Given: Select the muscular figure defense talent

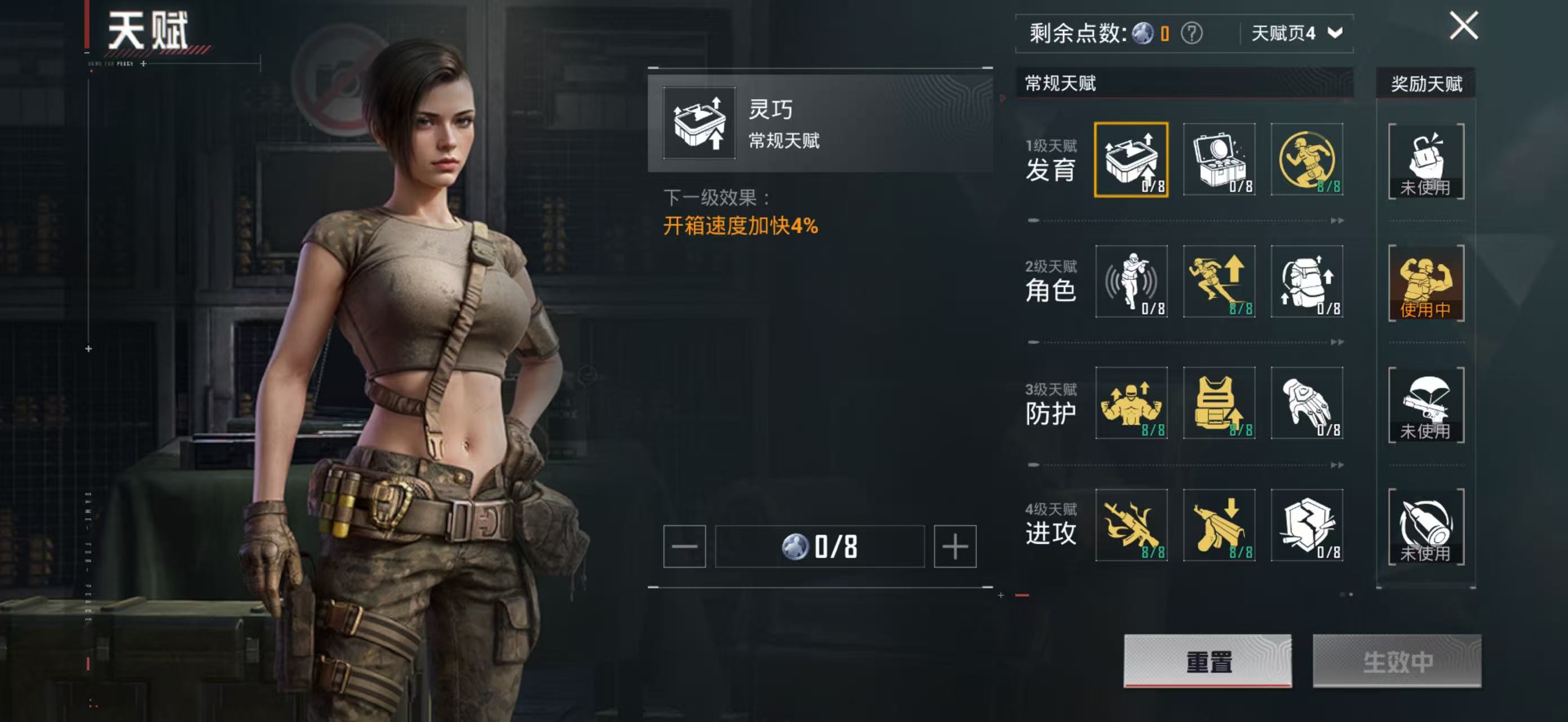Looking at the screenshot, I should click(1131, 403).
